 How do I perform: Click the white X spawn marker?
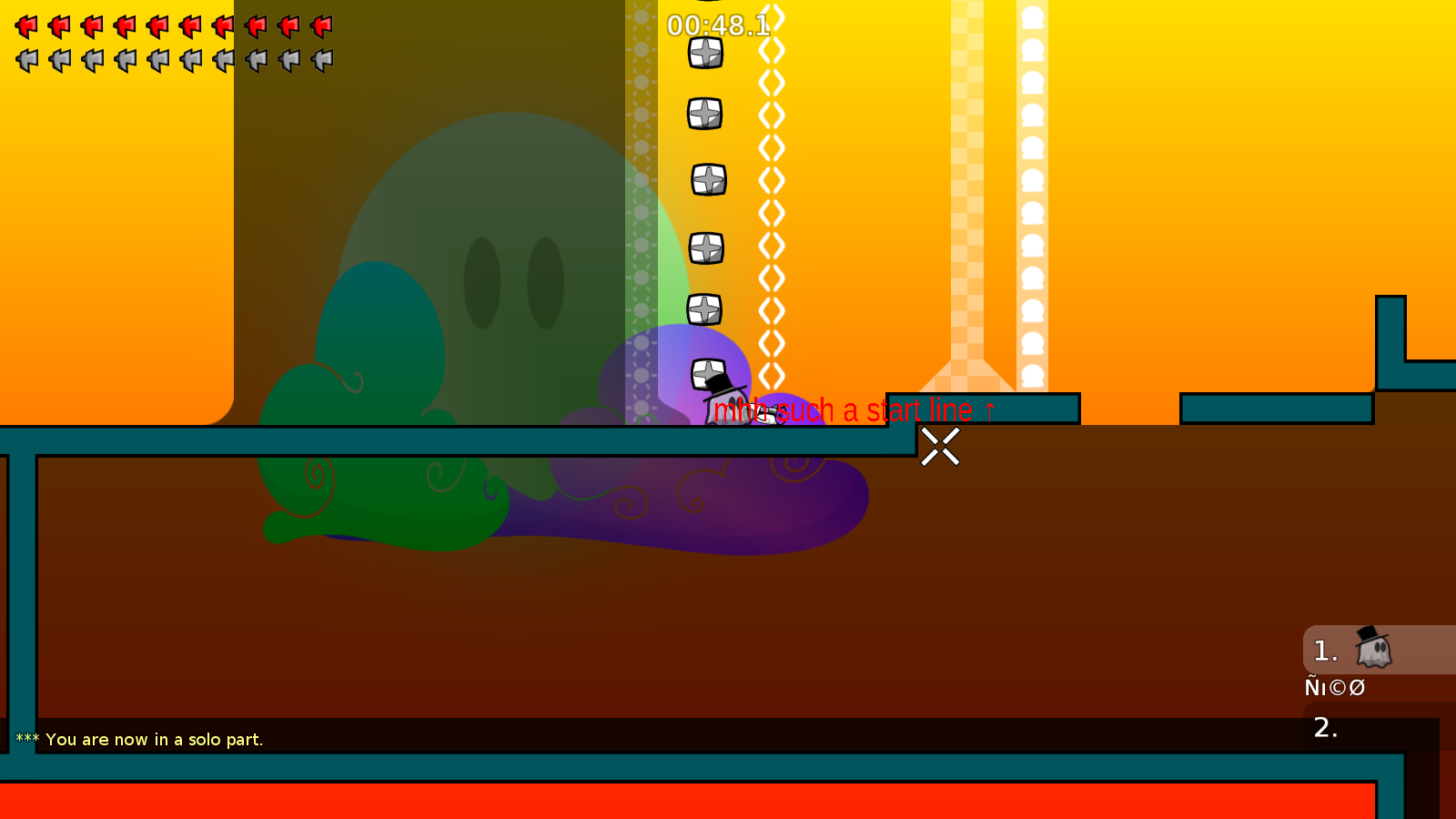941,448
